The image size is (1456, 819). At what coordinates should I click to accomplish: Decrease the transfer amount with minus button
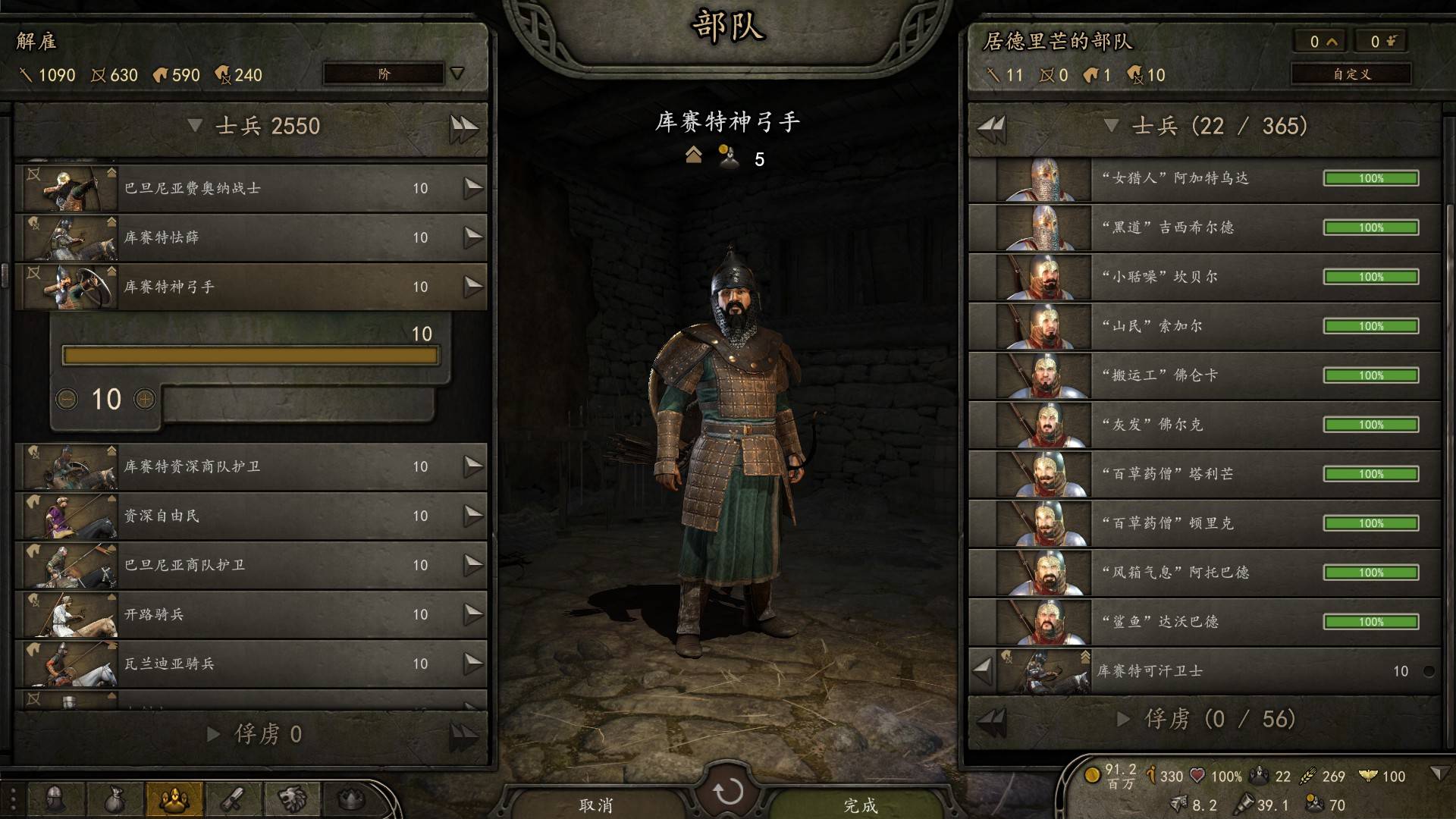[67, 399]
